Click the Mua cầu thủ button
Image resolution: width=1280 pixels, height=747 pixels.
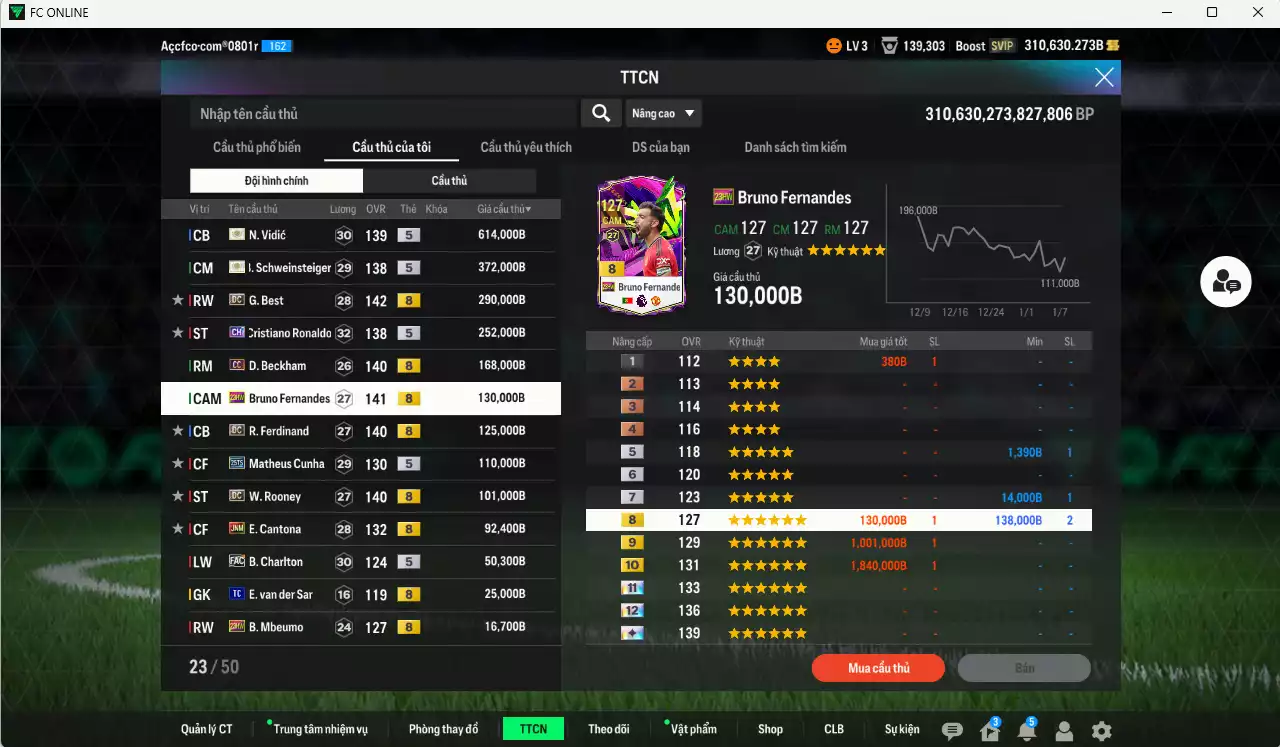click(x=878, y=668)
